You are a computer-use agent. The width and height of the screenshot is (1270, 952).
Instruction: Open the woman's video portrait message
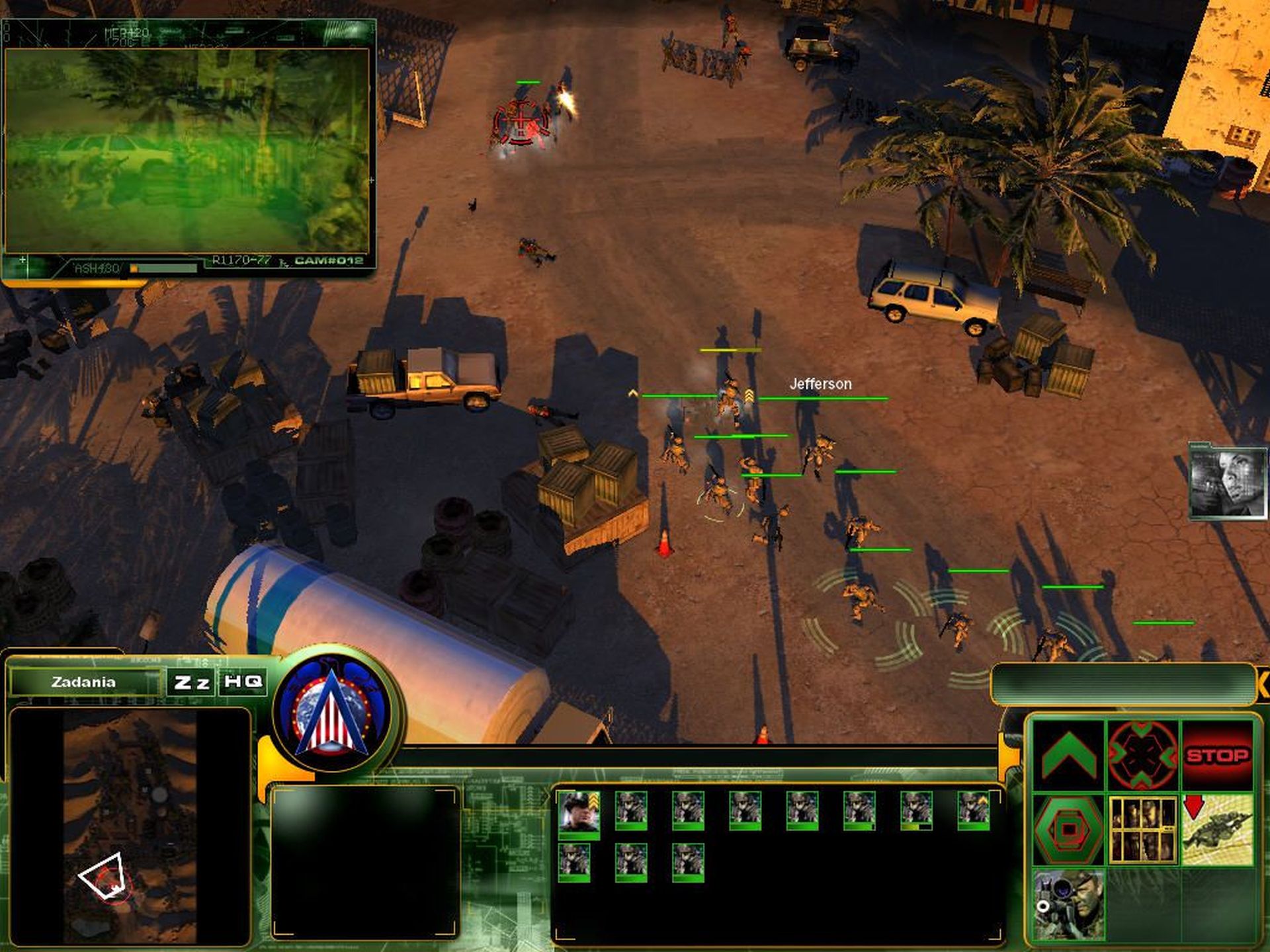click(x=1228, y=482)
